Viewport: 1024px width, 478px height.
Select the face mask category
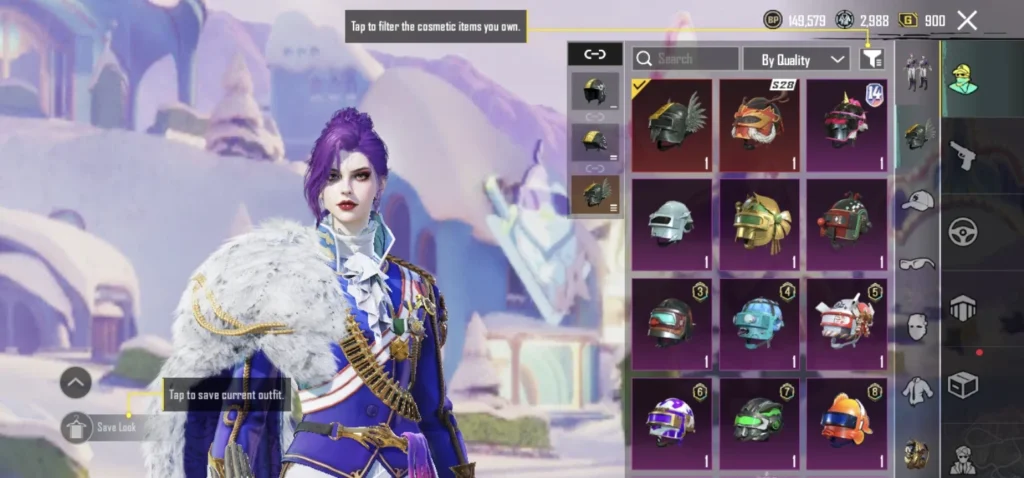(917, 326)
